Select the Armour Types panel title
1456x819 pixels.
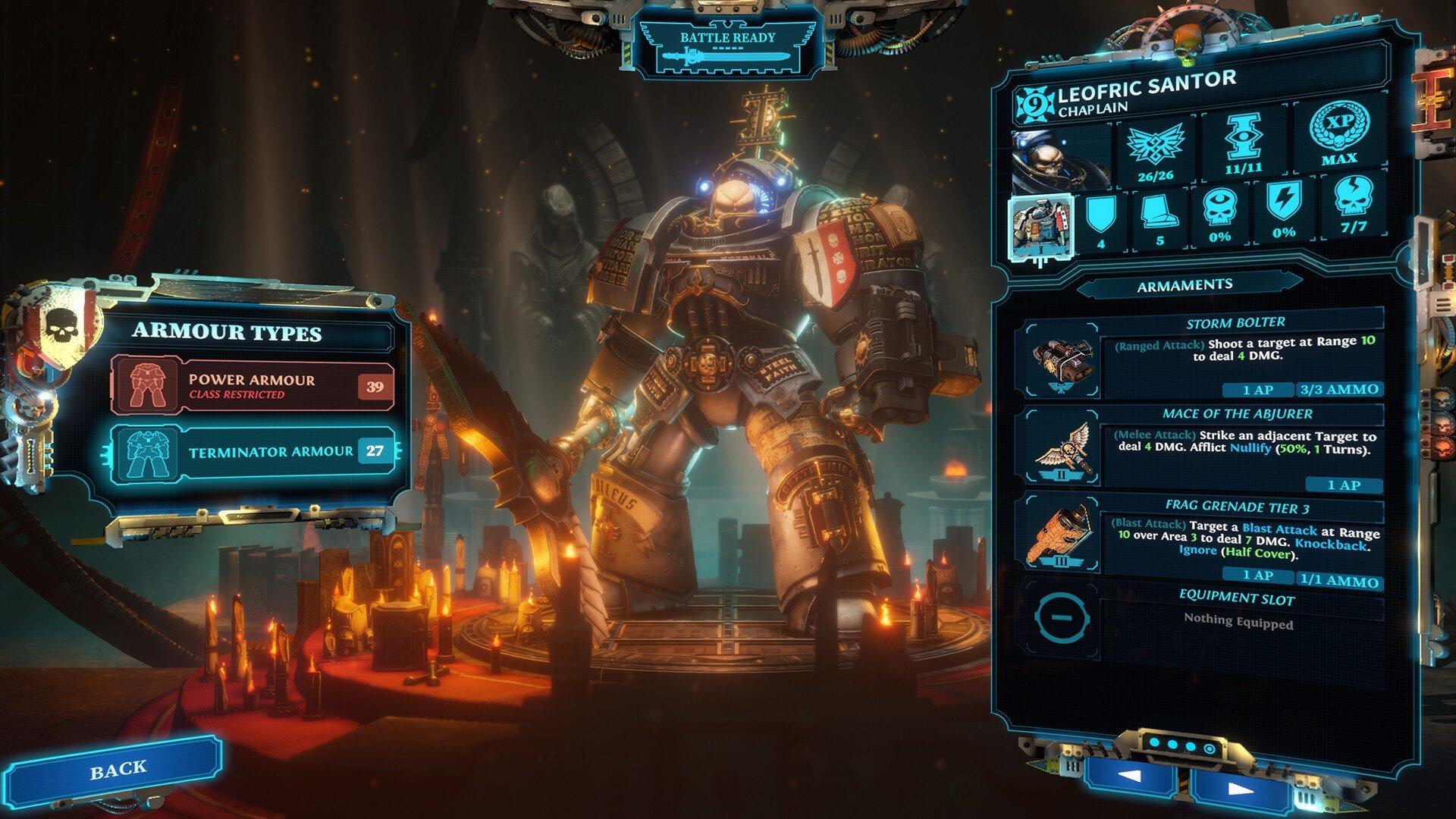click(227, 332)
